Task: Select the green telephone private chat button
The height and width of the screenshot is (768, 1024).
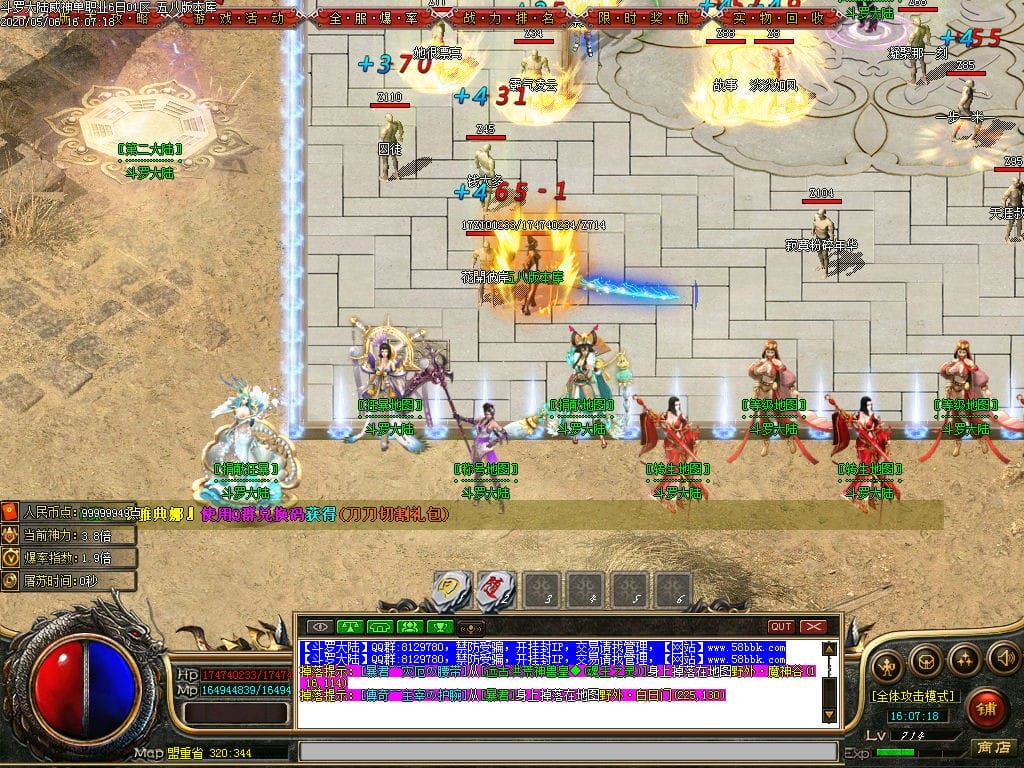Action: tap(380, 627)
